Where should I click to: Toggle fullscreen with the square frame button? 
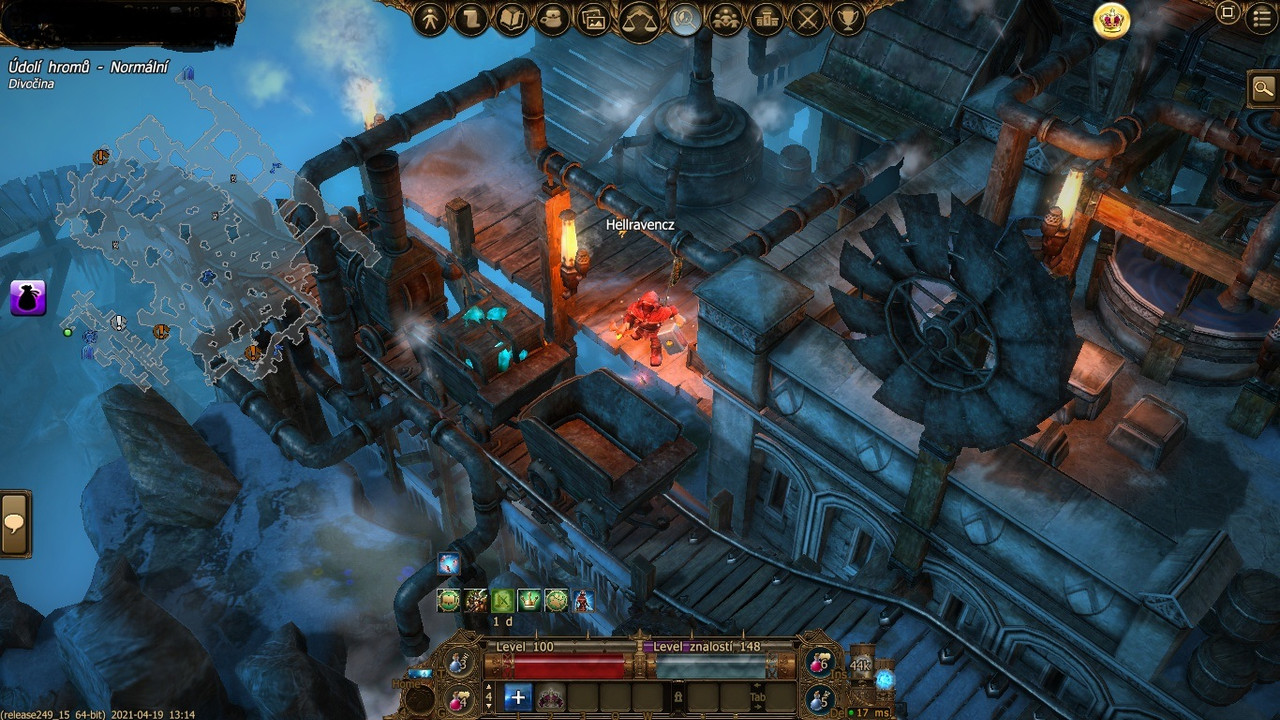tap(1228, 13)
